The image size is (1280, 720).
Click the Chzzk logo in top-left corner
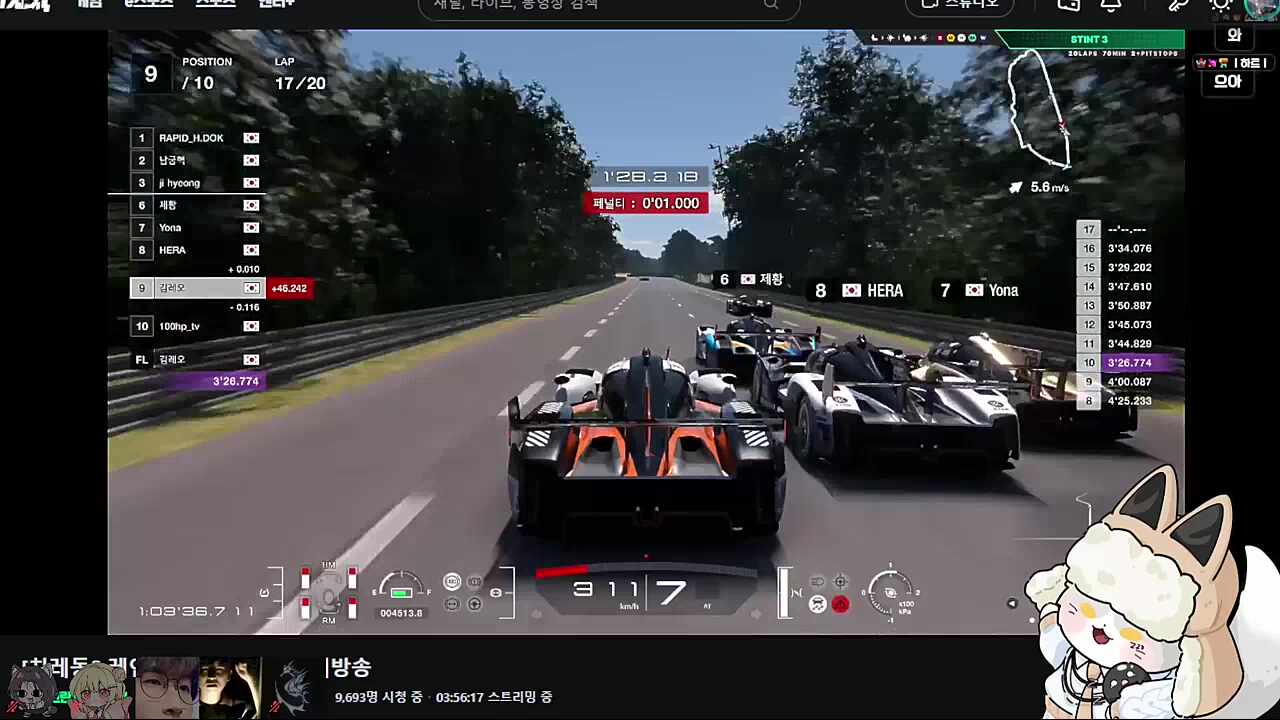click(x=25, y=5)
